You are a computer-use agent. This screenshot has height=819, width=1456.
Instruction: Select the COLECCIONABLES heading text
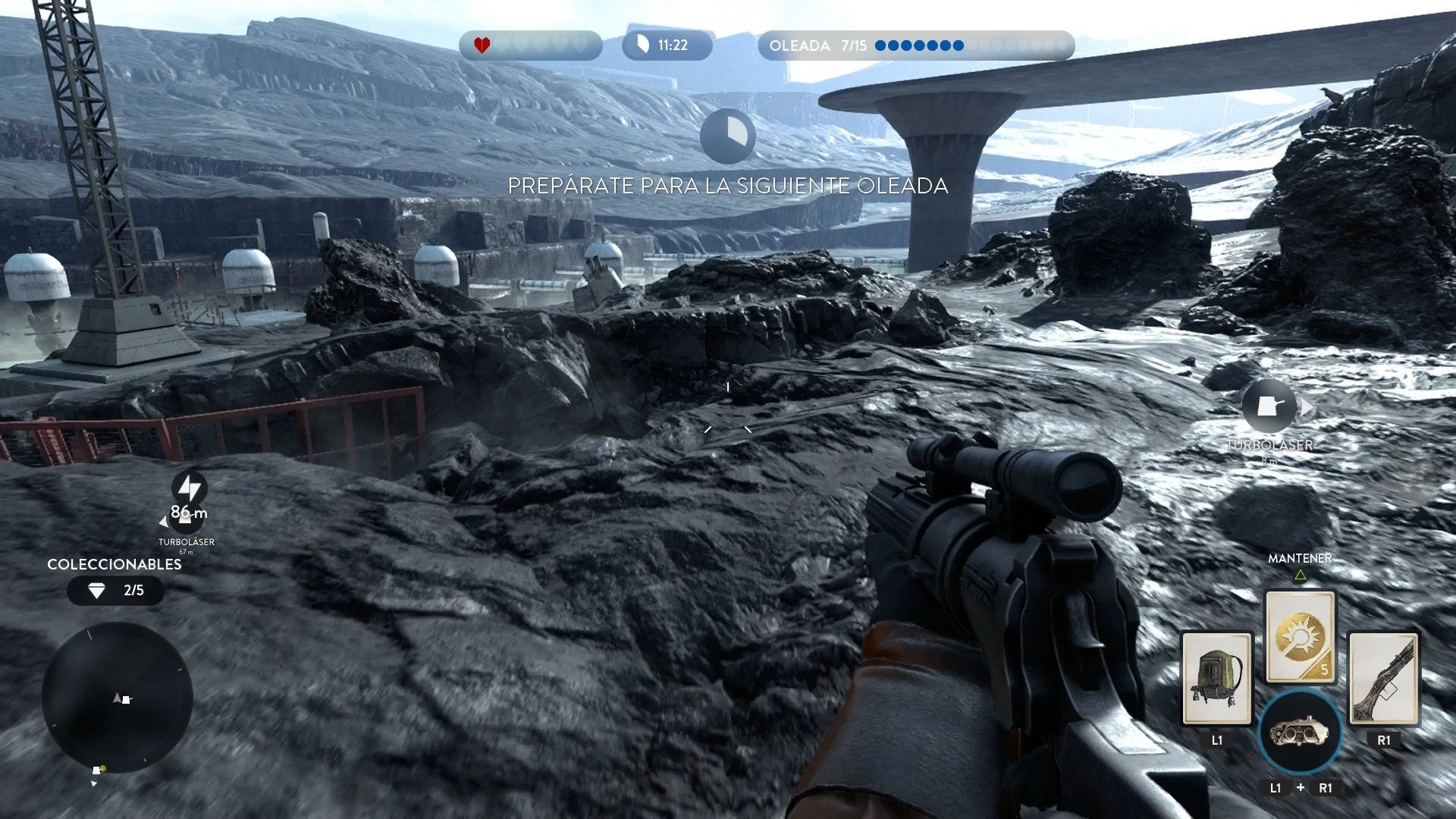[112, 564]
